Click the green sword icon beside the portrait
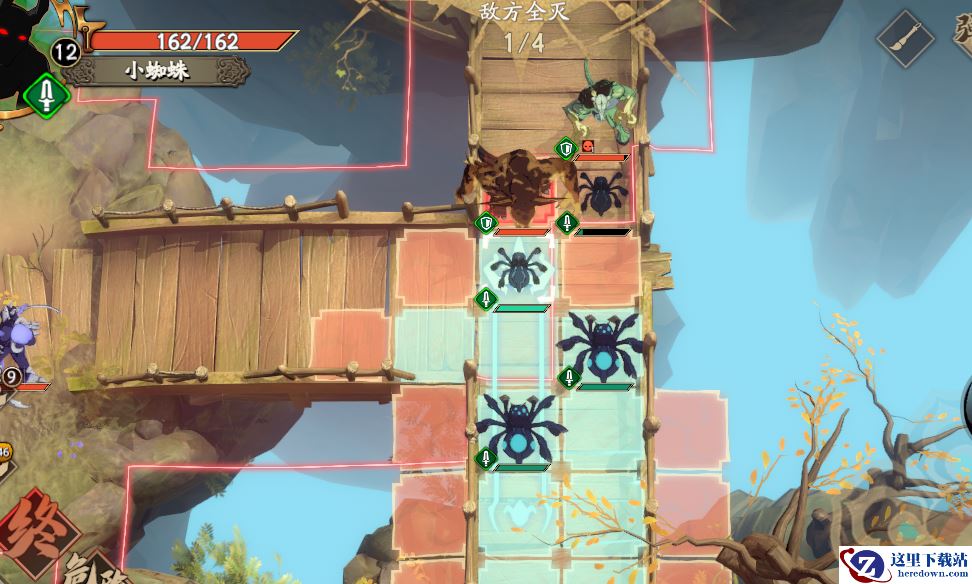972x584 pixels. (x=46, y=97)
